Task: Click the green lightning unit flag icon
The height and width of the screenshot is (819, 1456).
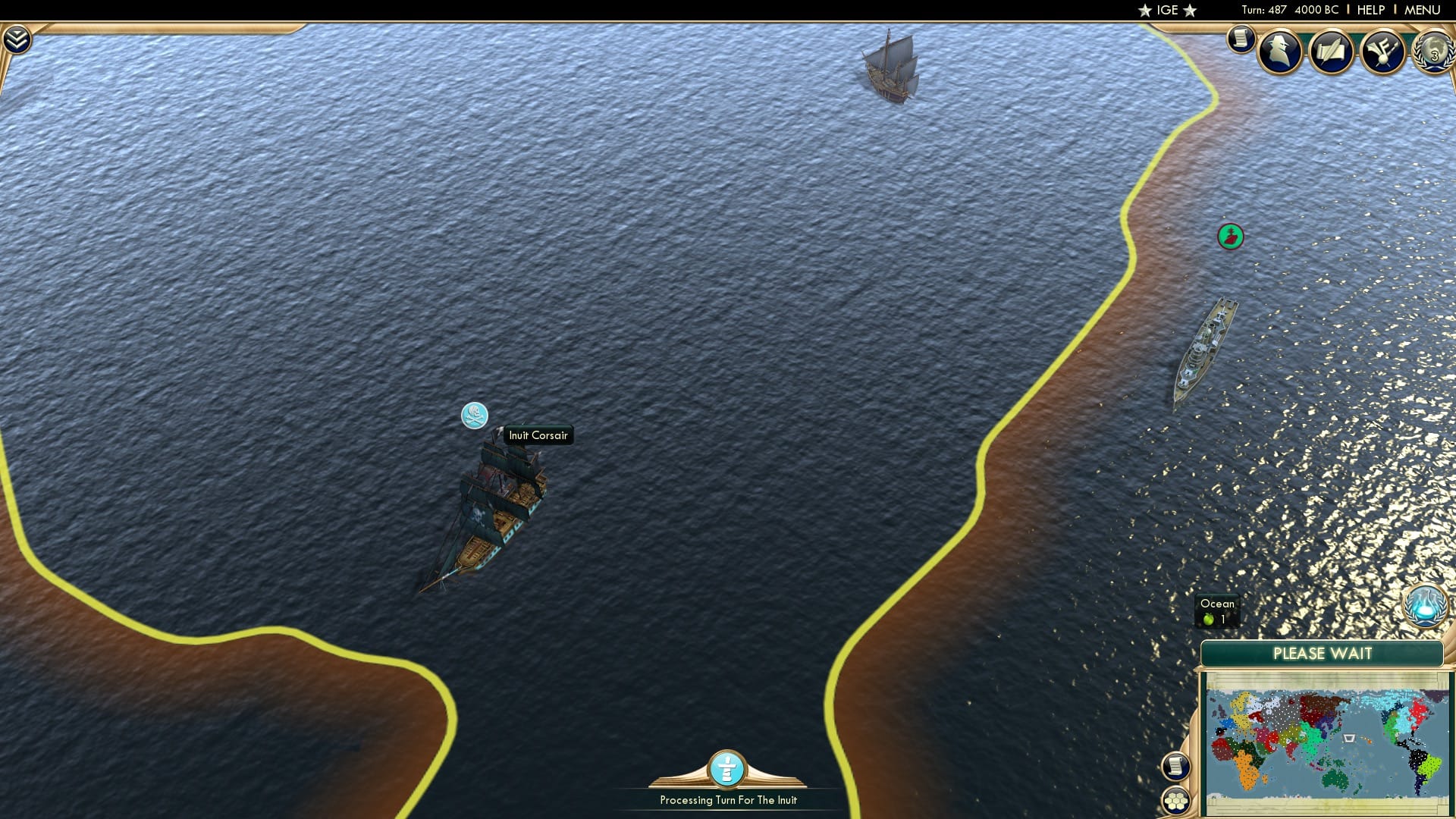Action: pyautogui.click(x=1229, y=237)
